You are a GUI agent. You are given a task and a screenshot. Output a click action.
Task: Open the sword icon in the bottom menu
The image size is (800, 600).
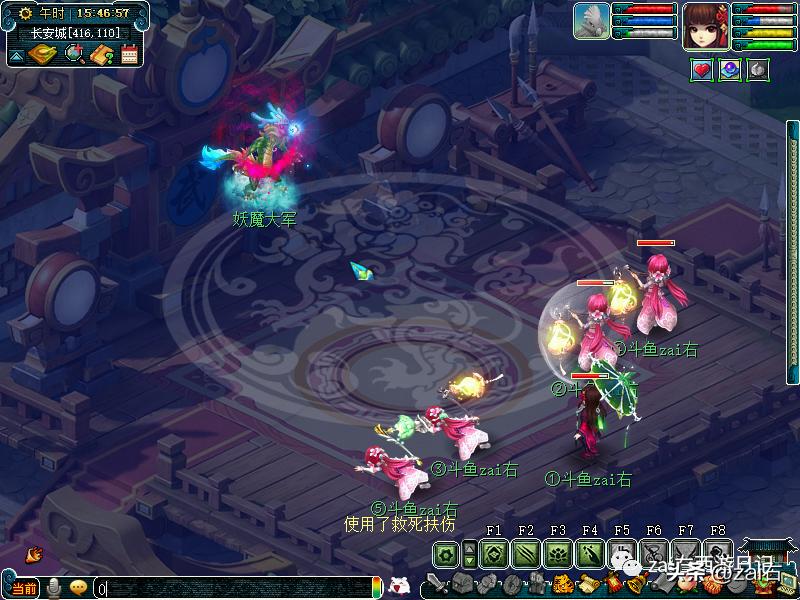(435, 584)
